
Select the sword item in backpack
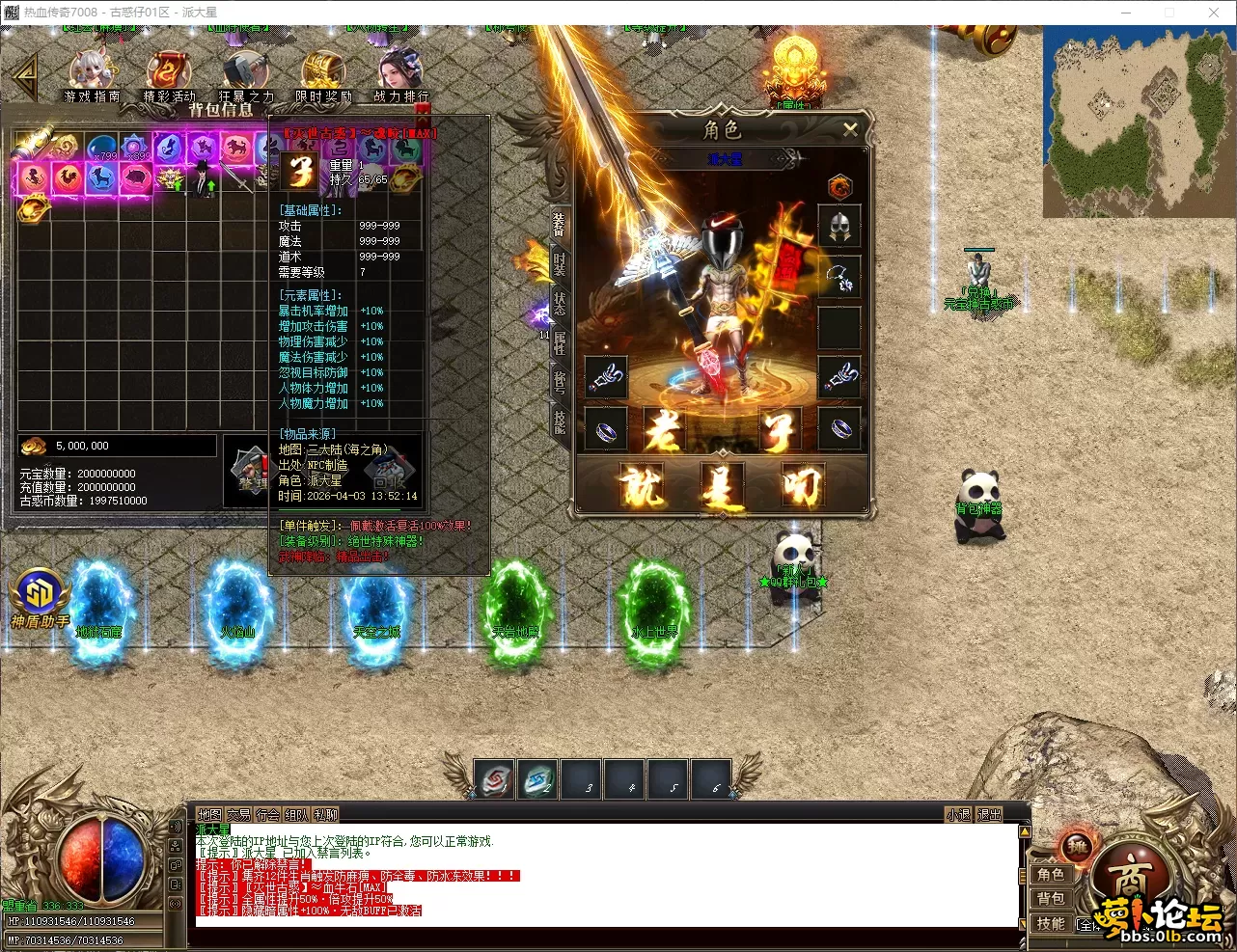pyautogui.click(x=235, y=178)
